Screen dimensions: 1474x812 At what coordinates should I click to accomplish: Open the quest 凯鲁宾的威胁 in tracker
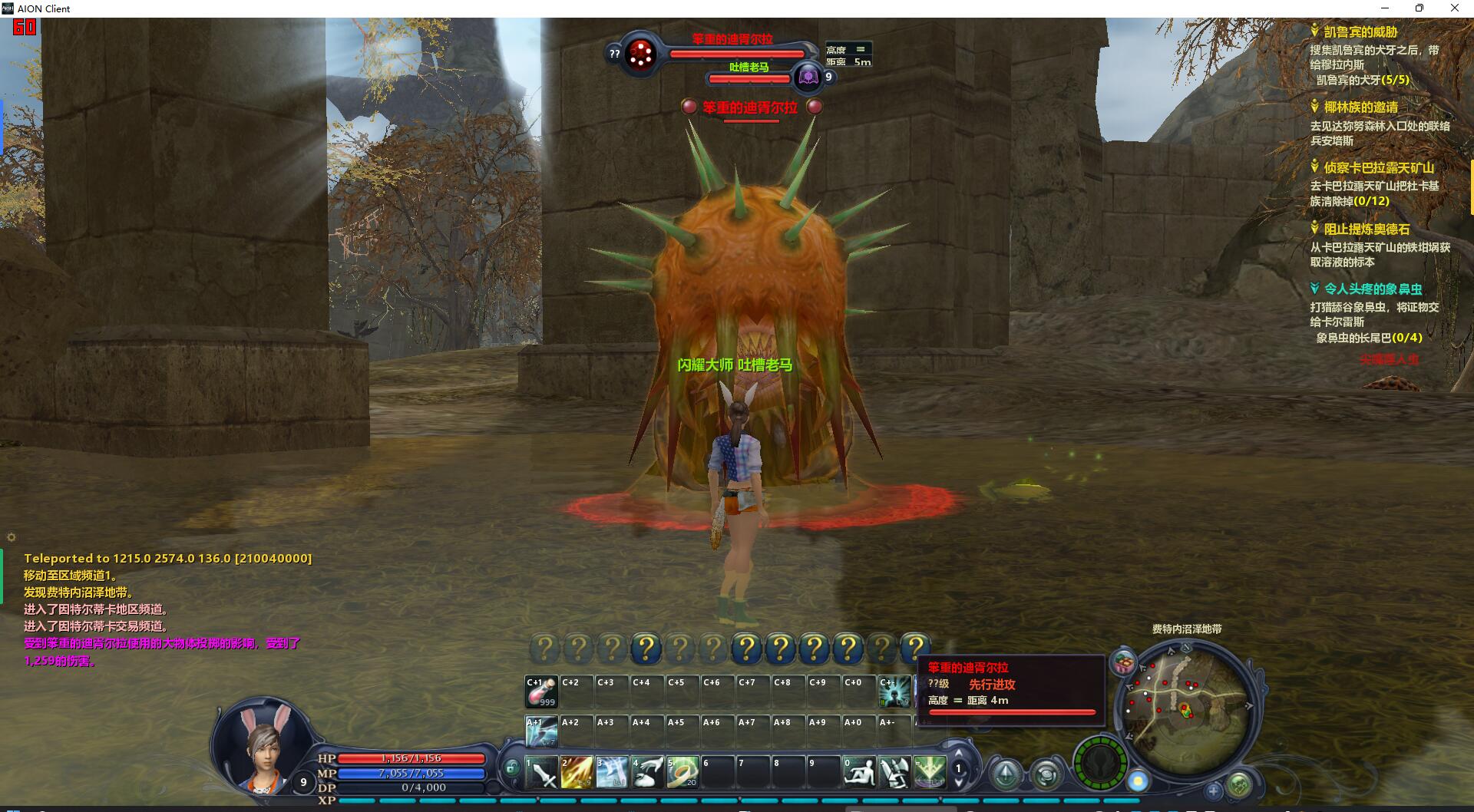tap(1360, 32)
